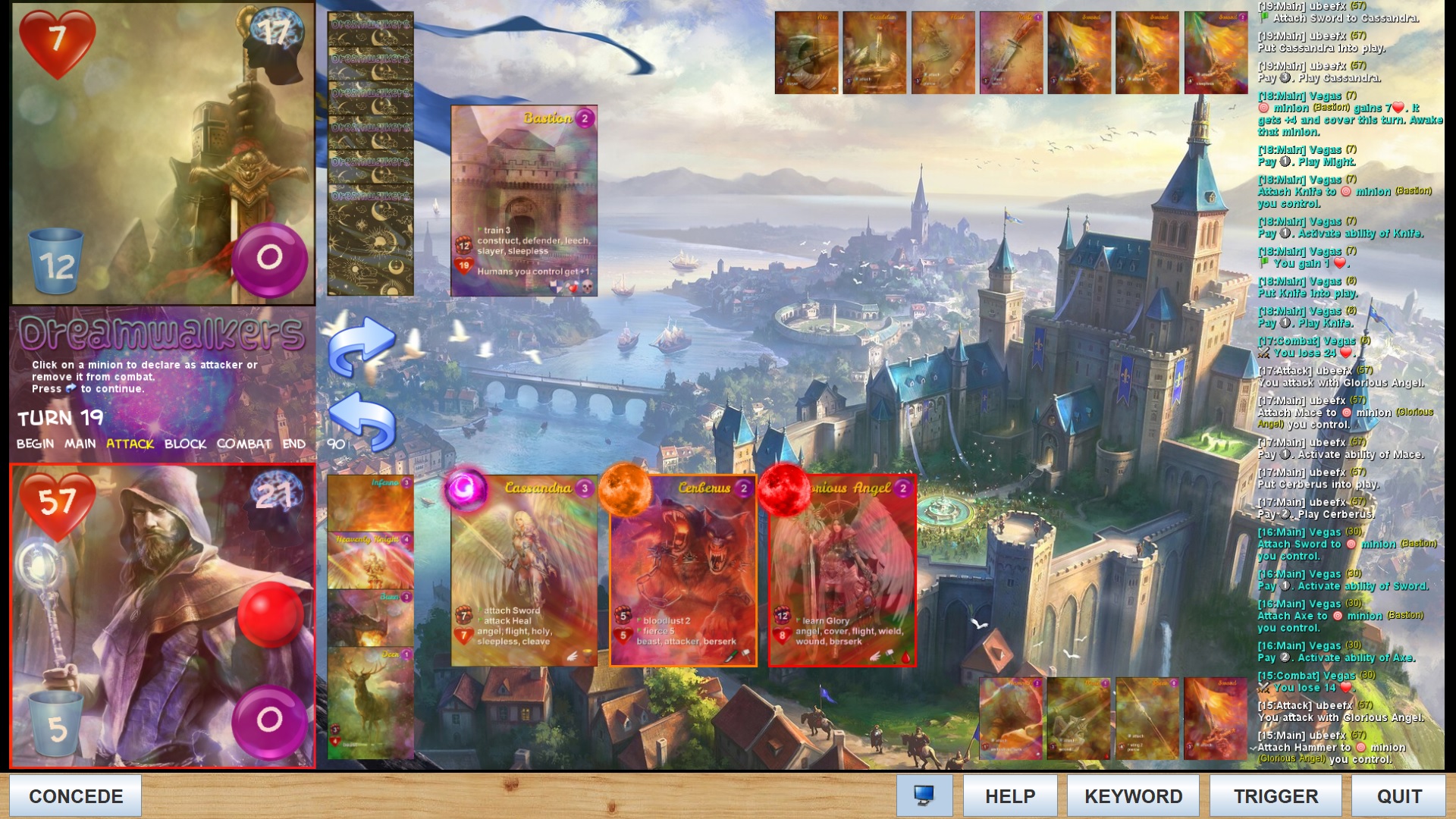Open the Help panel

pos(1009,795)
